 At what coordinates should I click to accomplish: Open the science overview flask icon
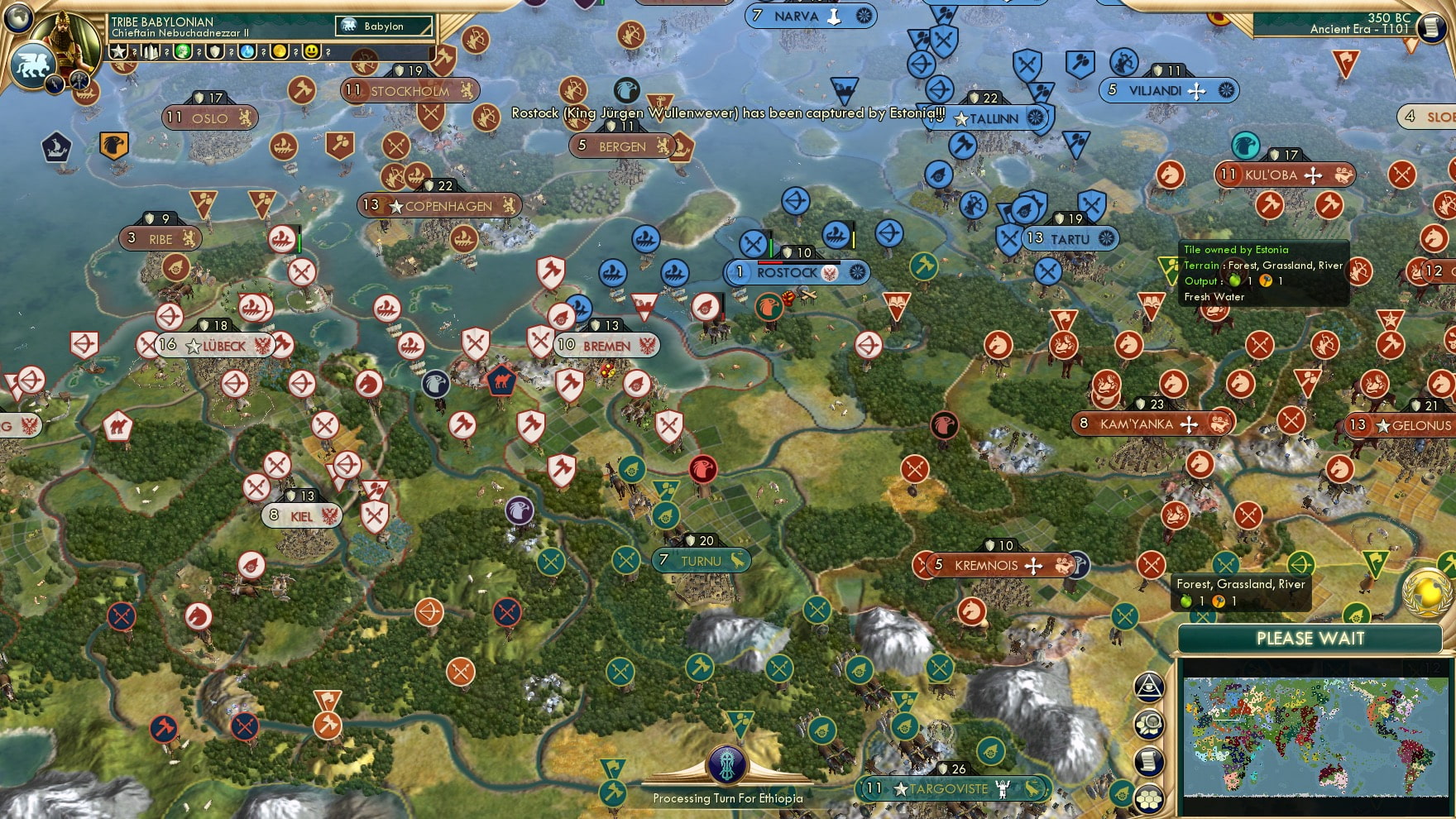(247, 52)
